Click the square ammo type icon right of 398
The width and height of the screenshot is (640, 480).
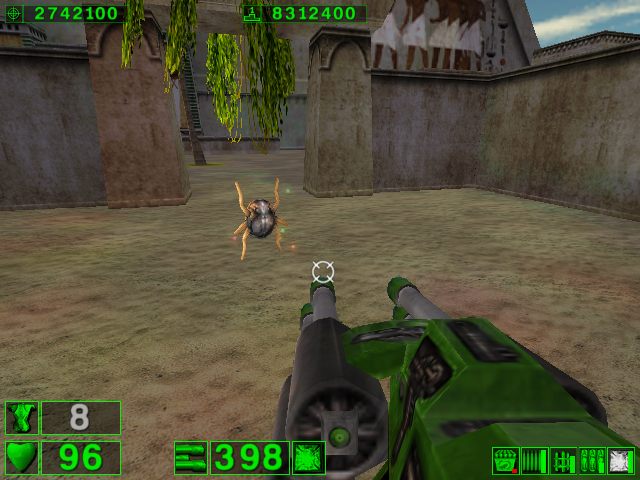(308, 458)
